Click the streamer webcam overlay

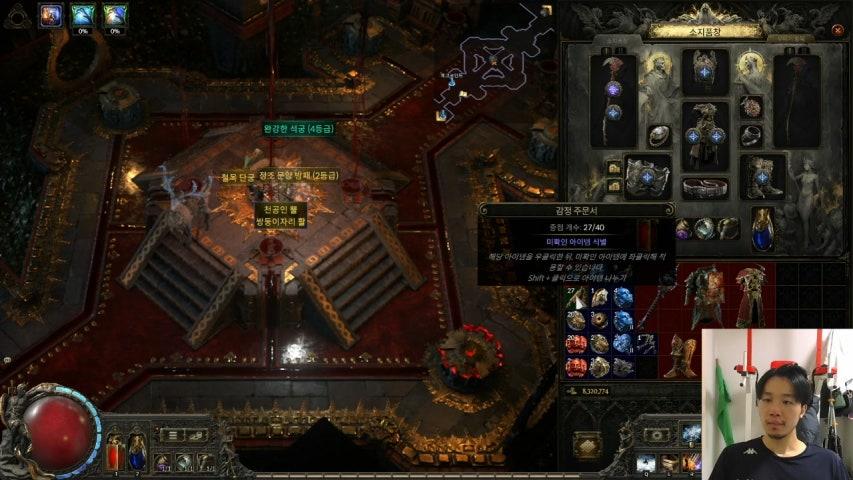tap(776, 403)
